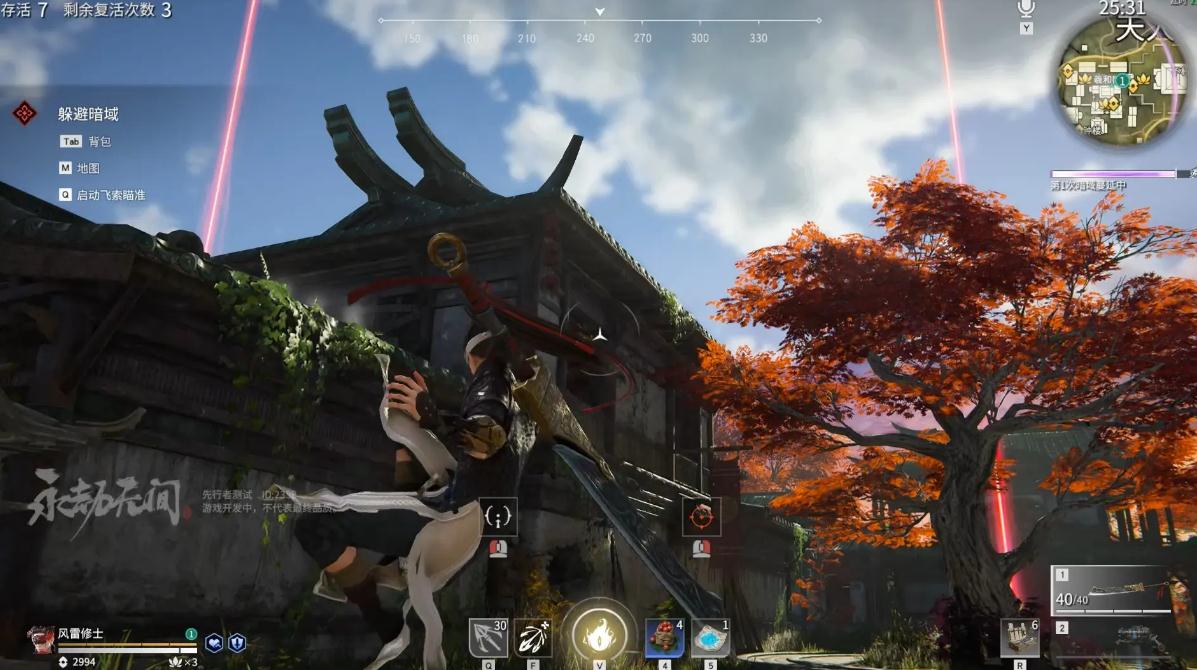Open the 躲避暗域 objective tracker
Viewport: 1197px width, 670px height.
[88, 114]
